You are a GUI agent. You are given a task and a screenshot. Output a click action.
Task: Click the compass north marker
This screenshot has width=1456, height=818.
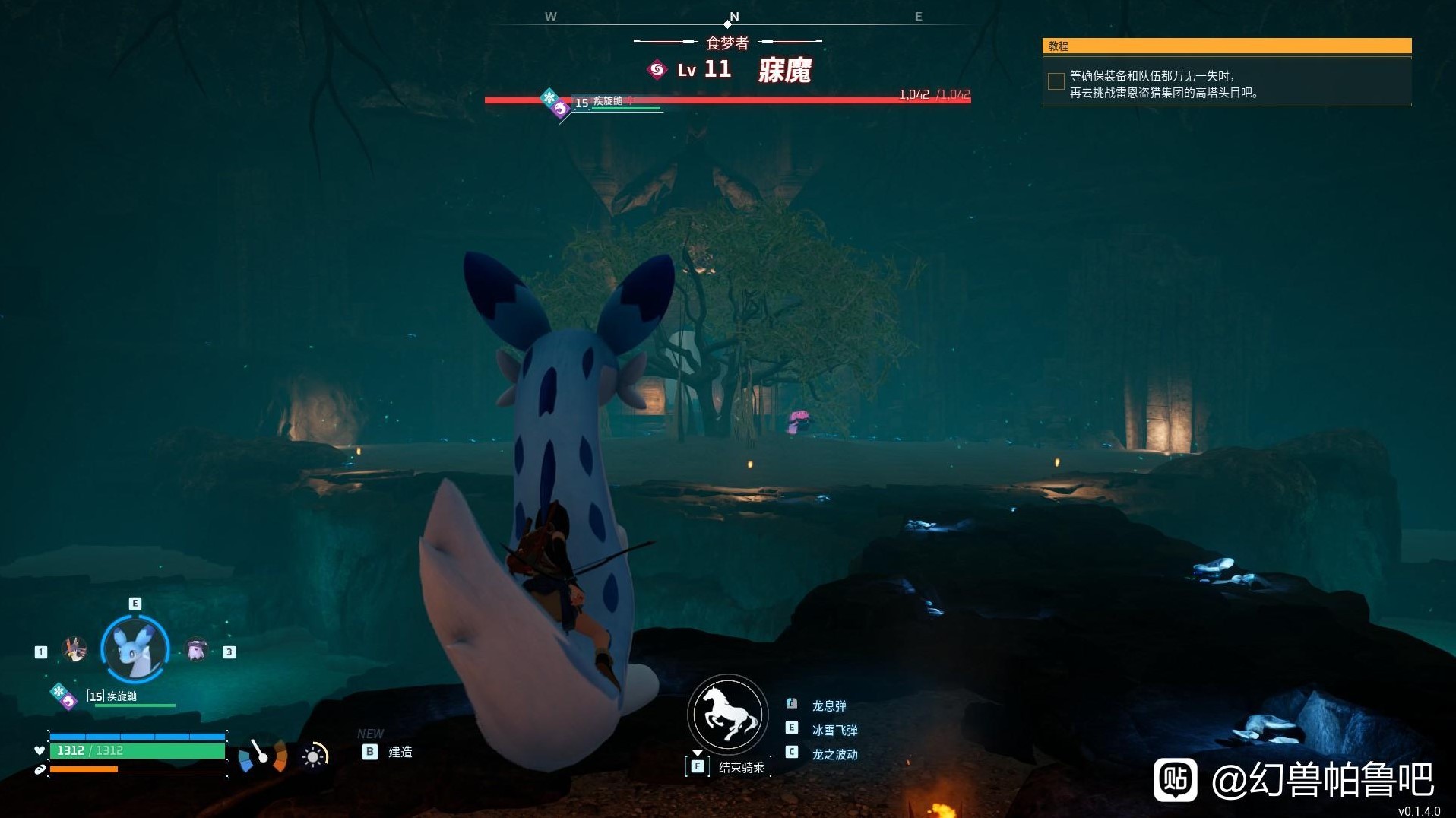pyautogui.click(x=733, y=17)
